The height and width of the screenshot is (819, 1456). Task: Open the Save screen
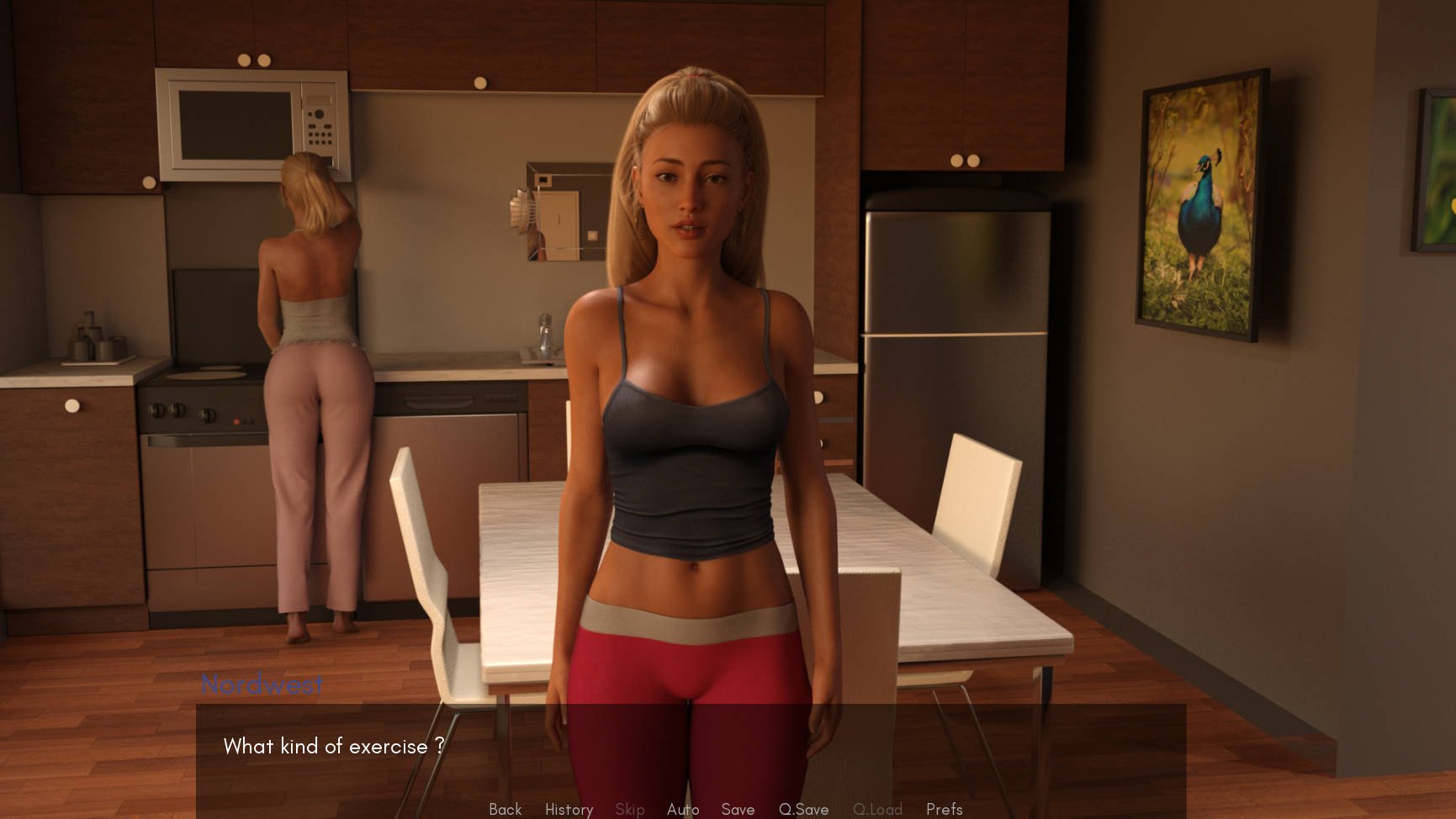click(737, 809)
